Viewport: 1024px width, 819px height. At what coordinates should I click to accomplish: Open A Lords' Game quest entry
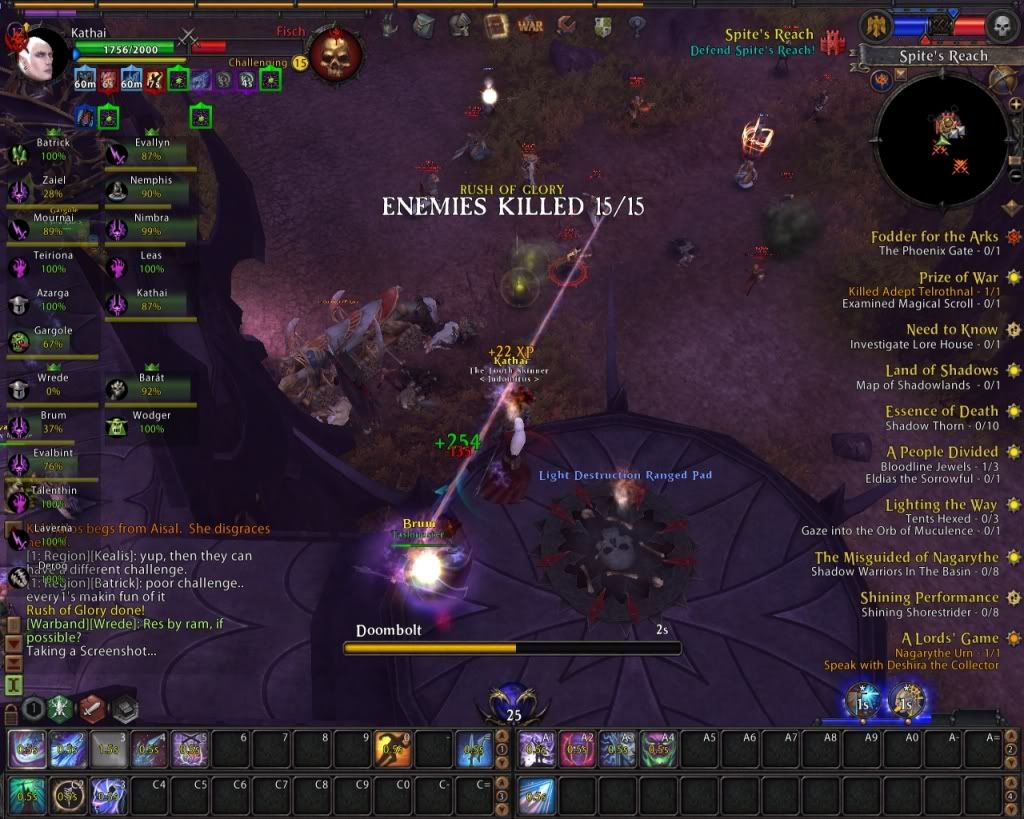click(949, 639)
